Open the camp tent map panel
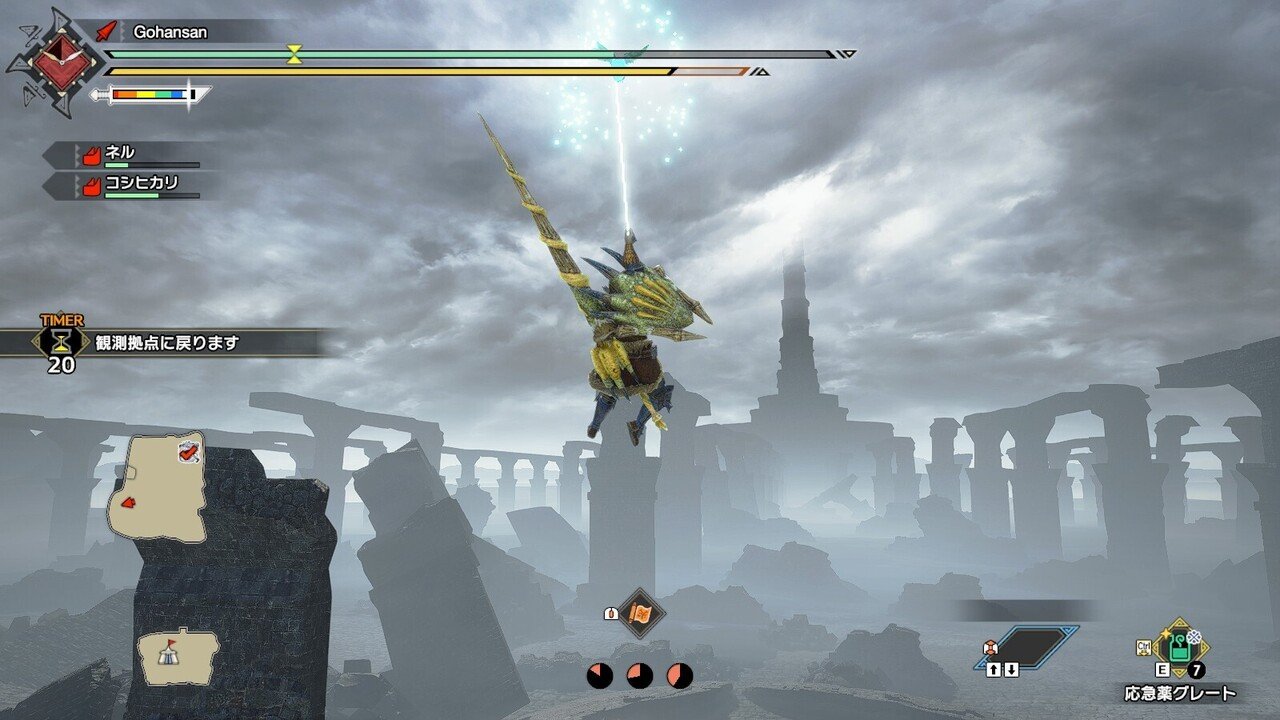 [x=178, y=657]
